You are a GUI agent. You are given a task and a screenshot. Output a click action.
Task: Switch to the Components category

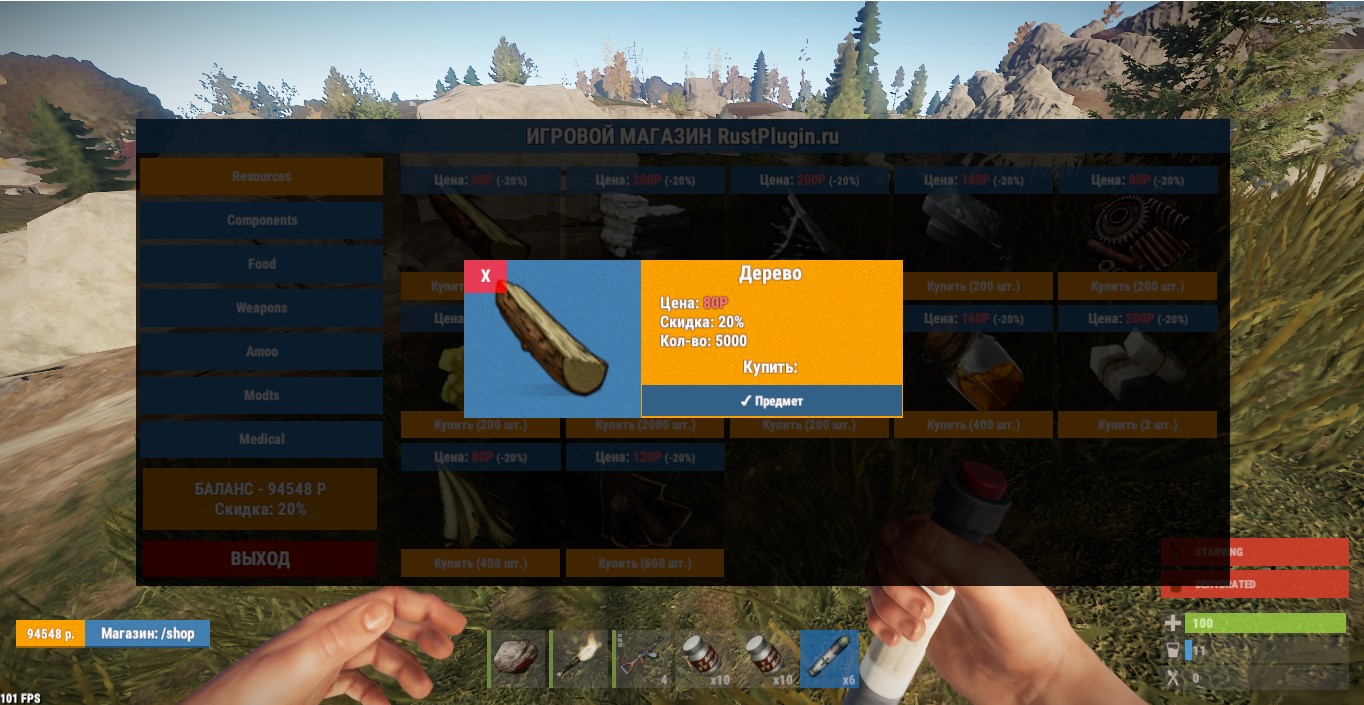pyautogui.click(x=261, y=220)
